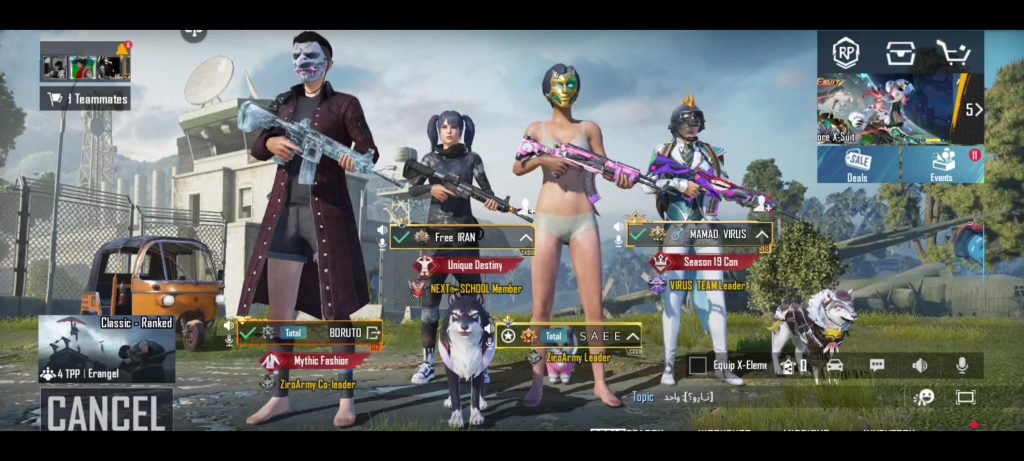This screenshot has width=1024, height=461.
Task: Open the shopping cart store
Action: point(953,53)
